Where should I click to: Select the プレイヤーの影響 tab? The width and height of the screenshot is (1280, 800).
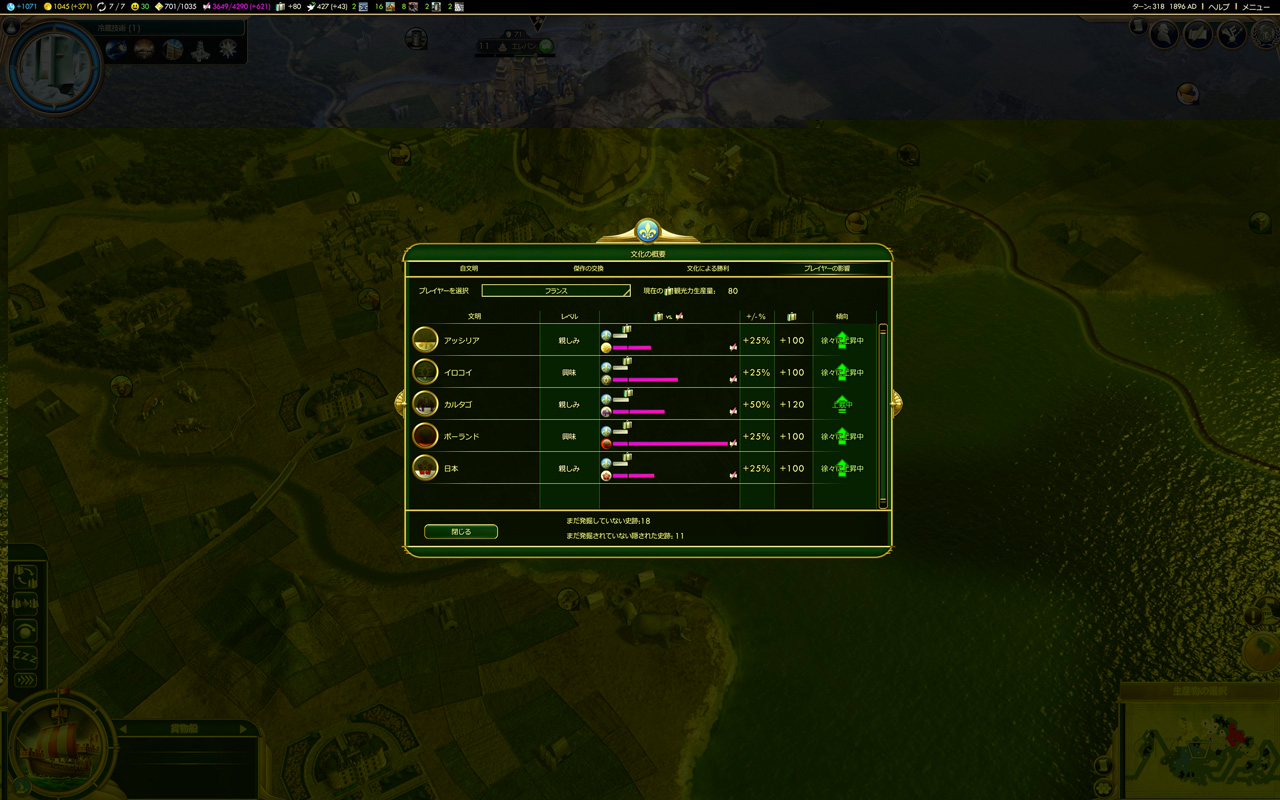827,269
